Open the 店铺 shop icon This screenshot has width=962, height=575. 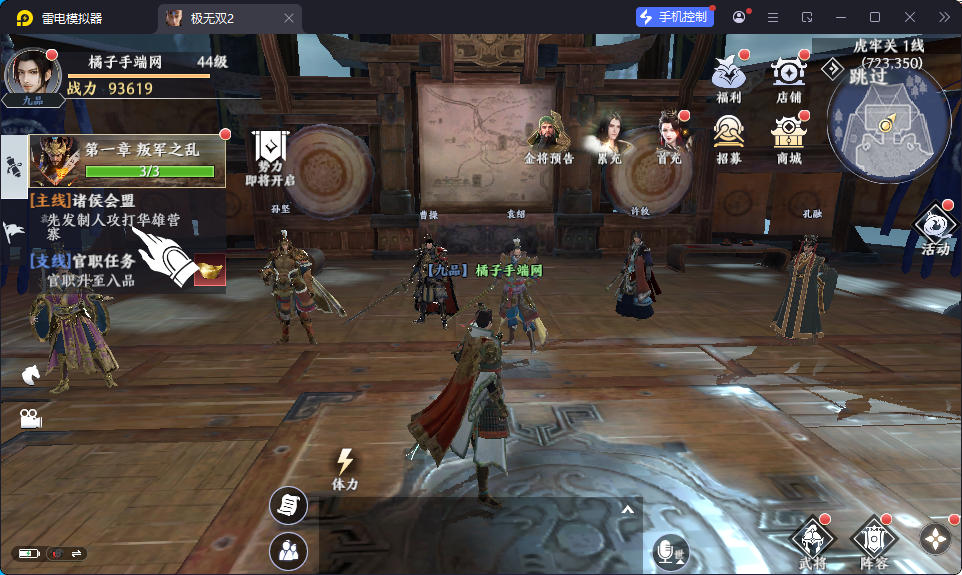tap(788, 75)
